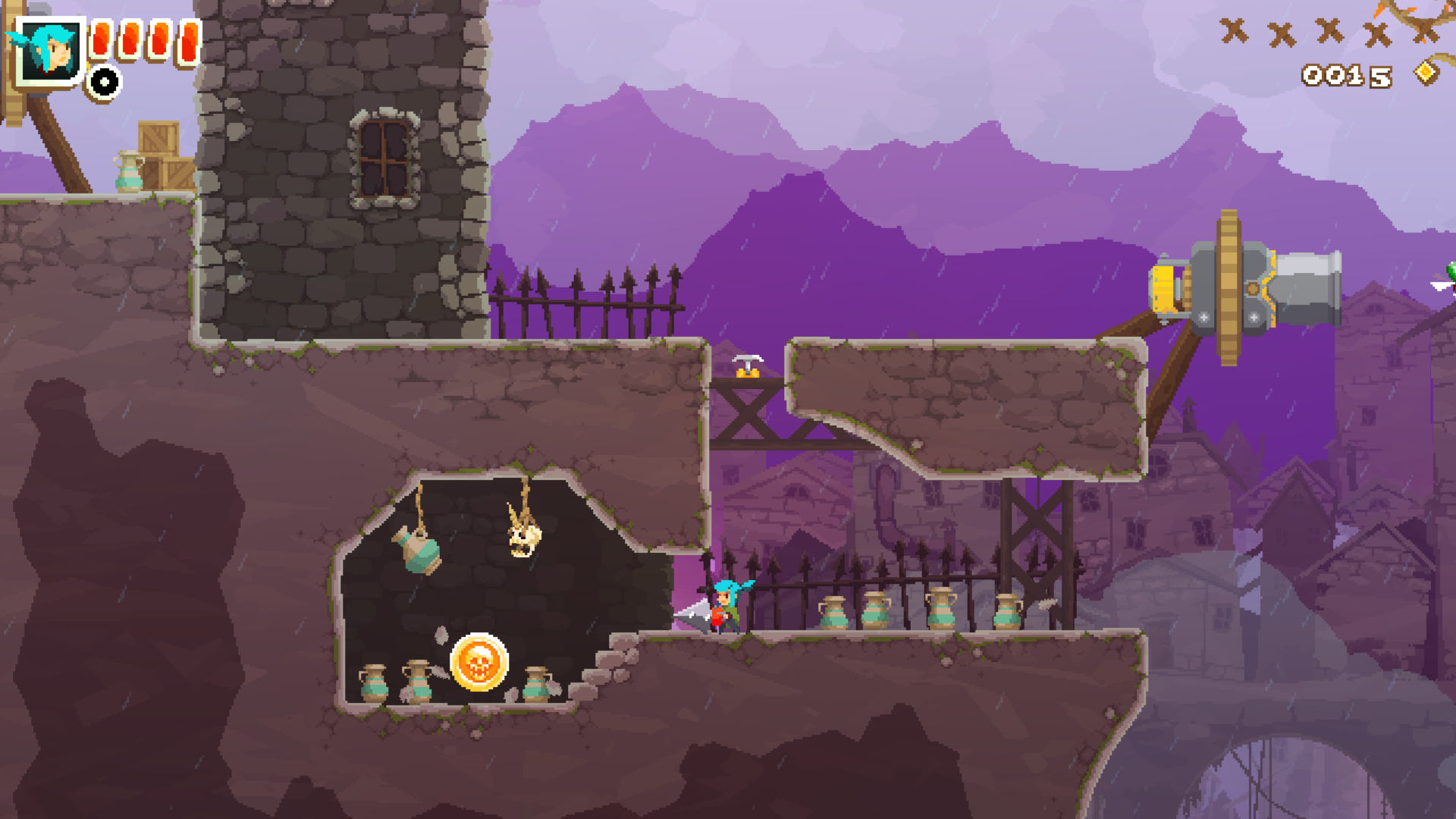1456x819 pixels.
Task: Click the pickaxe pickup on the wooden platform
Action: (748, 360)
